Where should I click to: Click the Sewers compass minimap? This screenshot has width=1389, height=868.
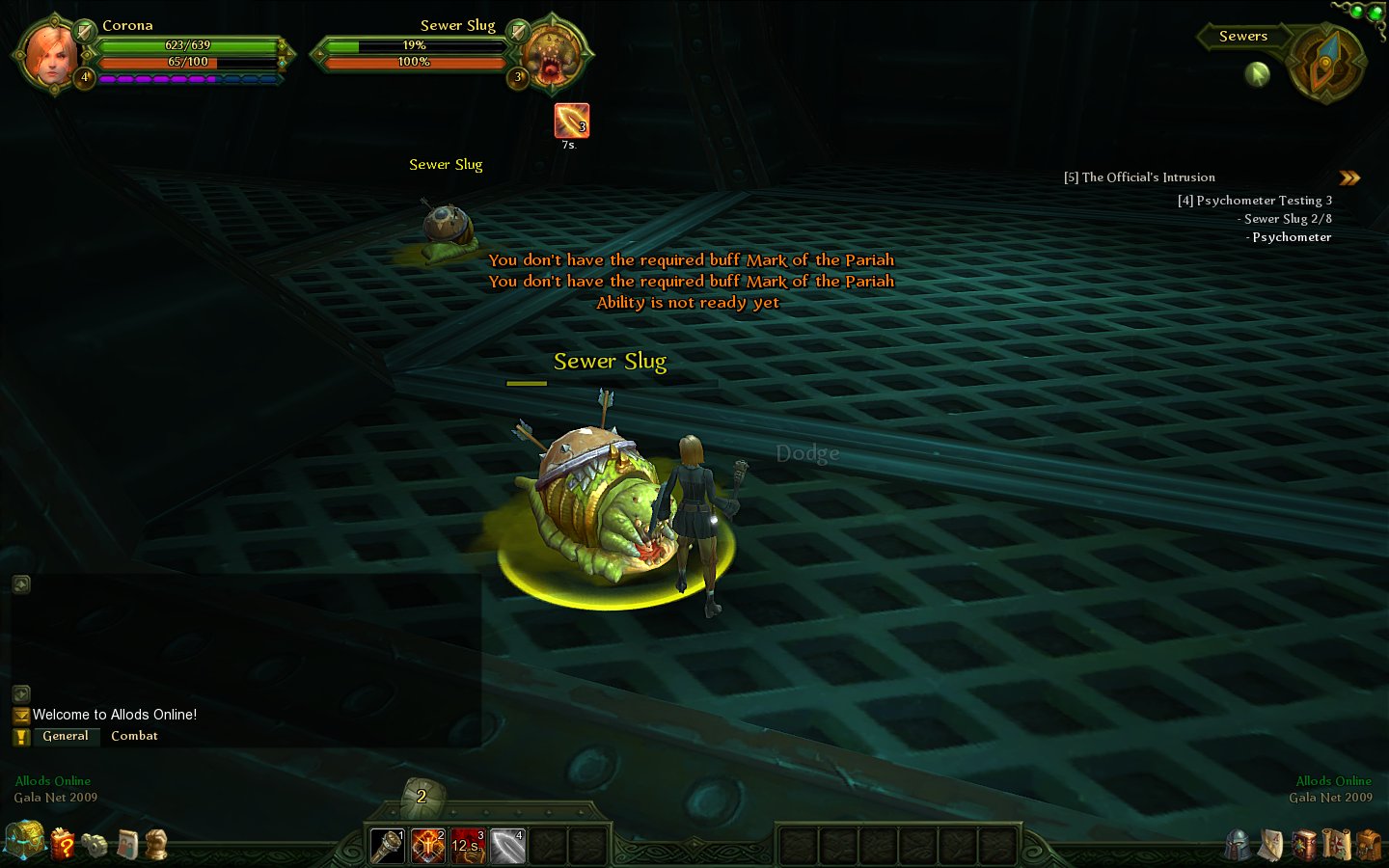pos(1326,63)
